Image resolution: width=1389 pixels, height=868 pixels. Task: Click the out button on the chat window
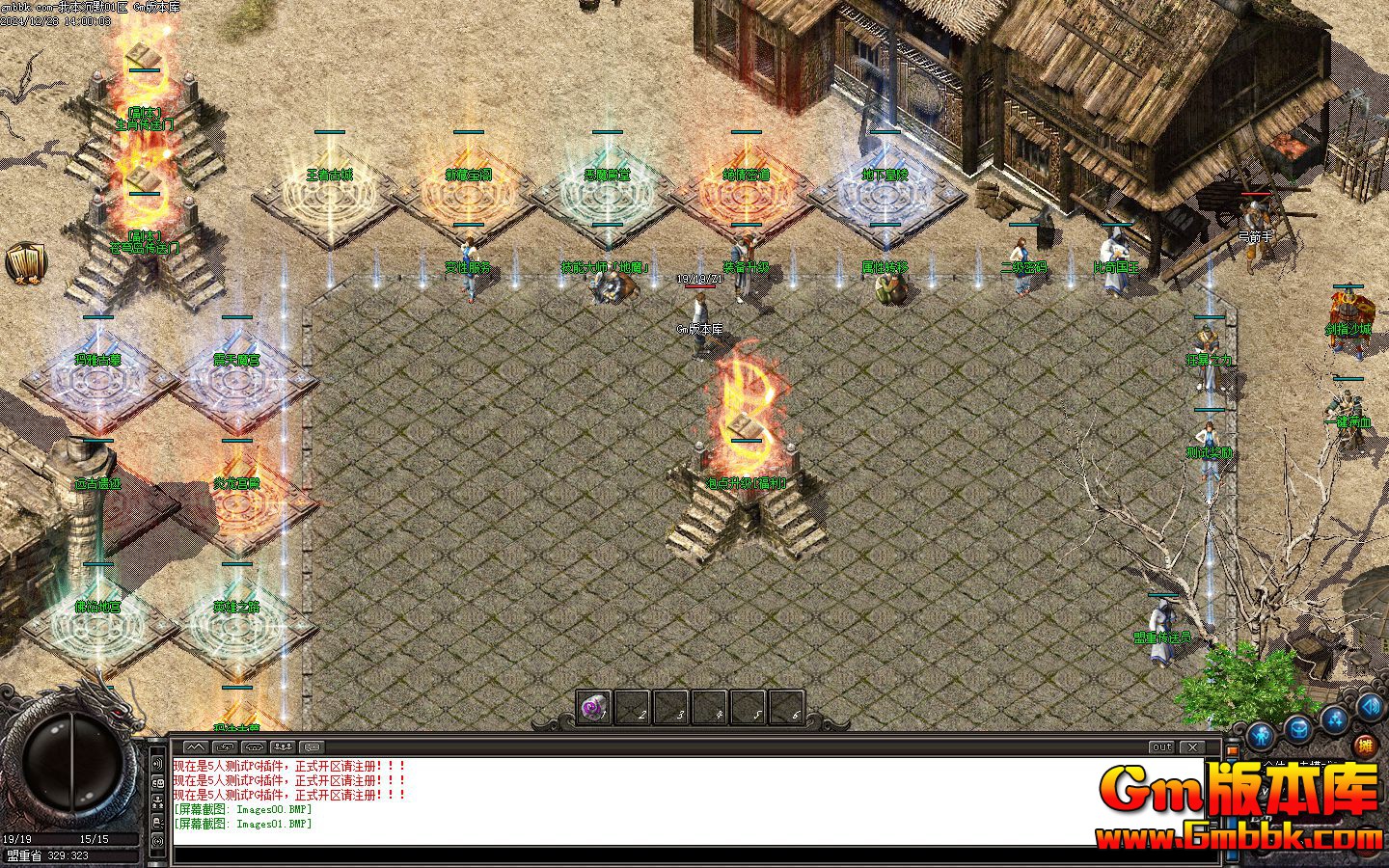pyautogui.click(x=1161, y=746)
